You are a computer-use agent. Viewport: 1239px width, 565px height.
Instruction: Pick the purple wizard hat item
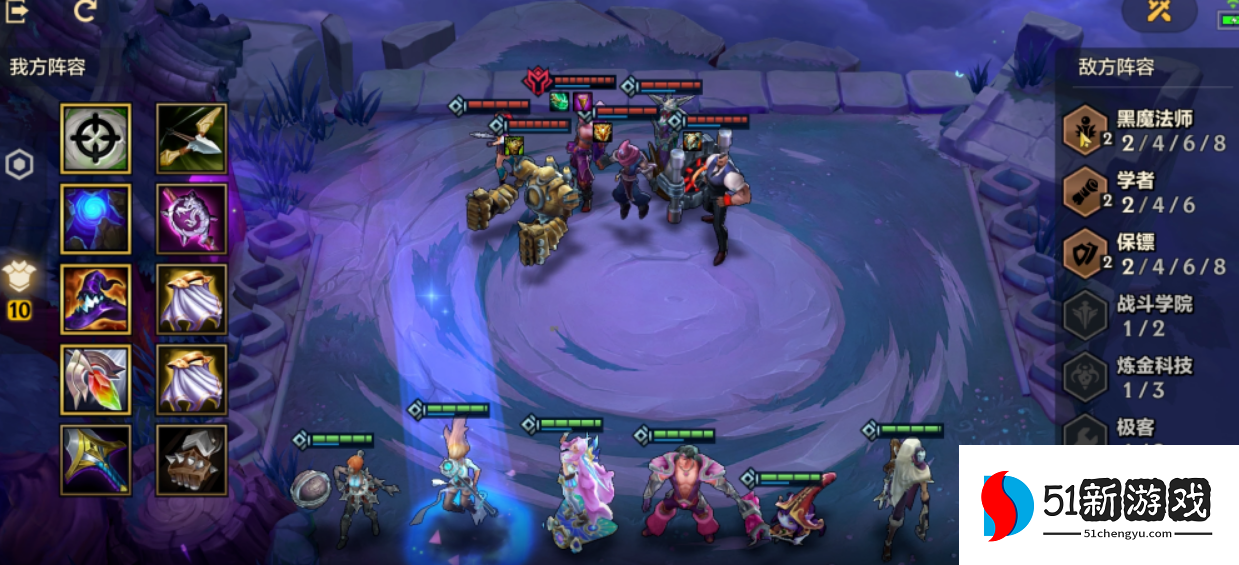click(x=95, y=298)
